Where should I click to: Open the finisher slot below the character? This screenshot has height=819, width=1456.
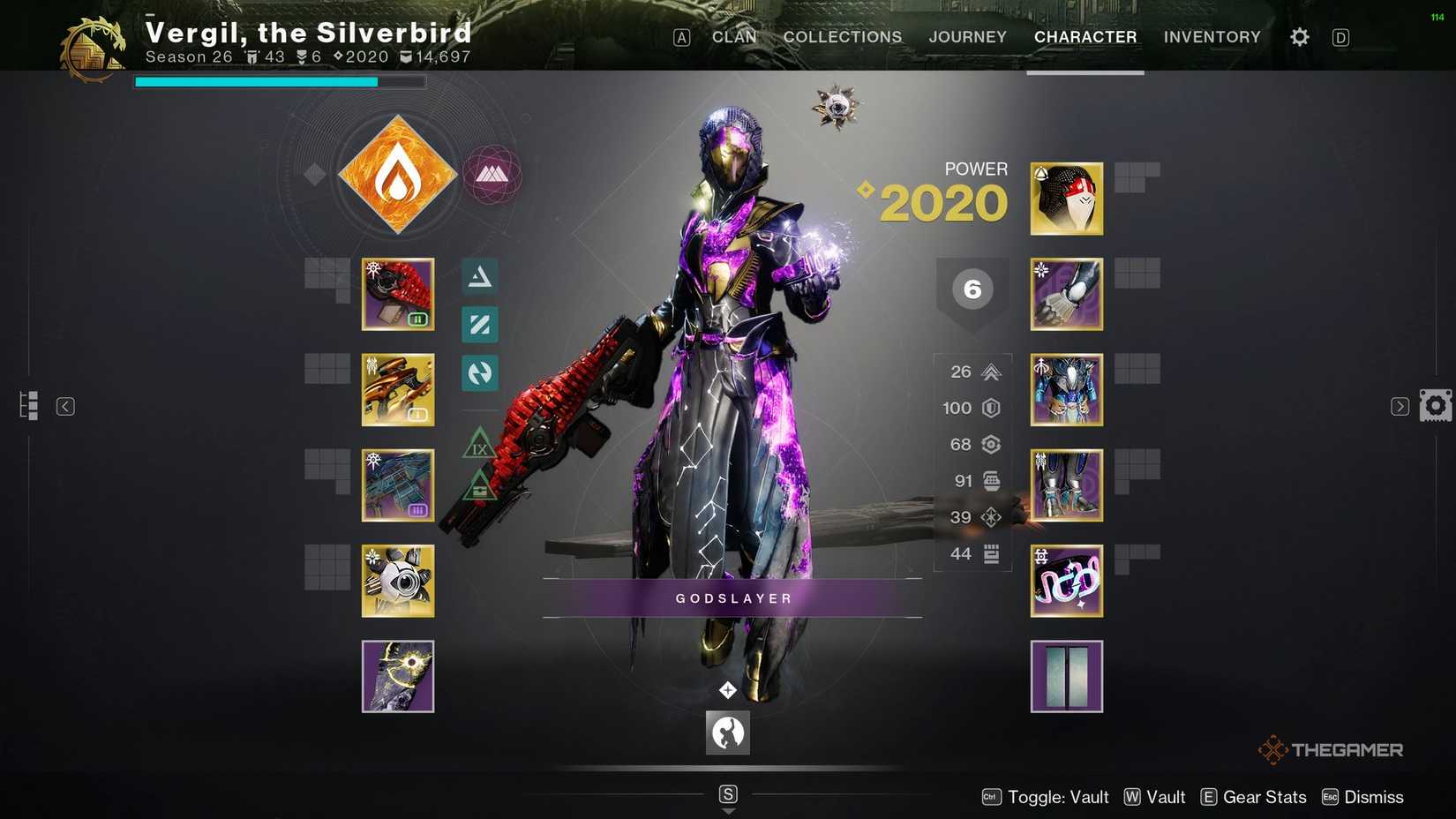(727, 733)
